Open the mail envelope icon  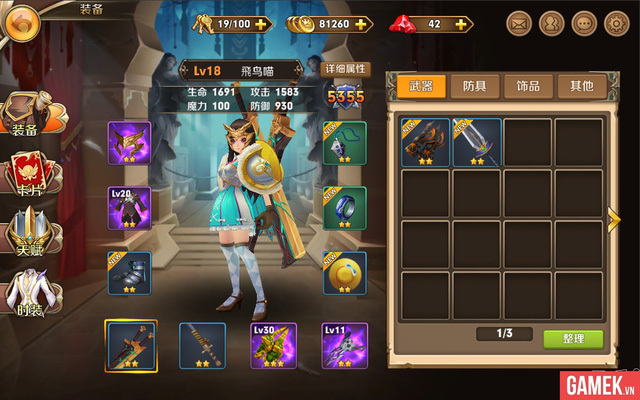518,22
